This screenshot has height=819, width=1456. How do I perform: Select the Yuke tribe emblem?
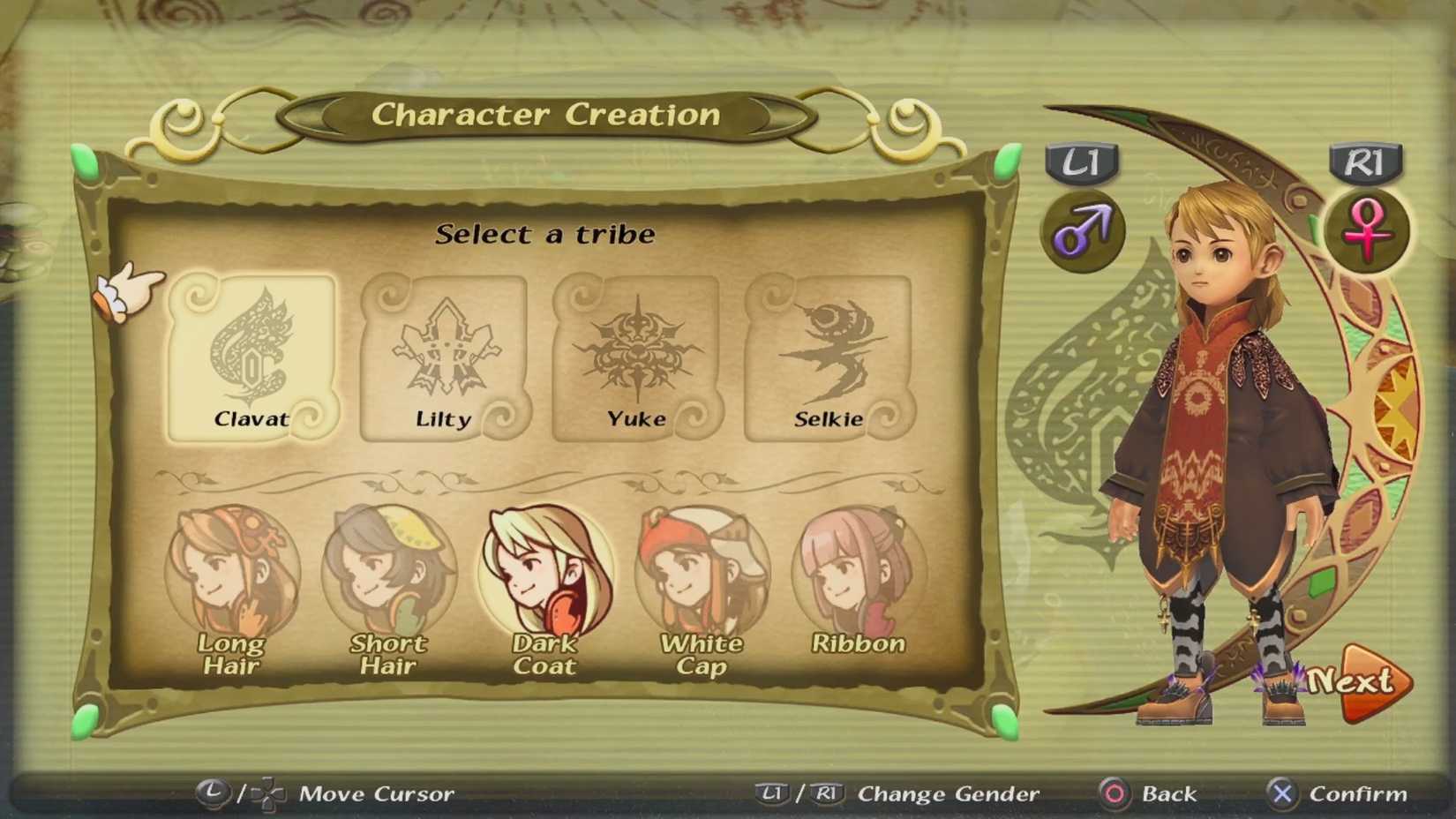[x=637, y=353]
